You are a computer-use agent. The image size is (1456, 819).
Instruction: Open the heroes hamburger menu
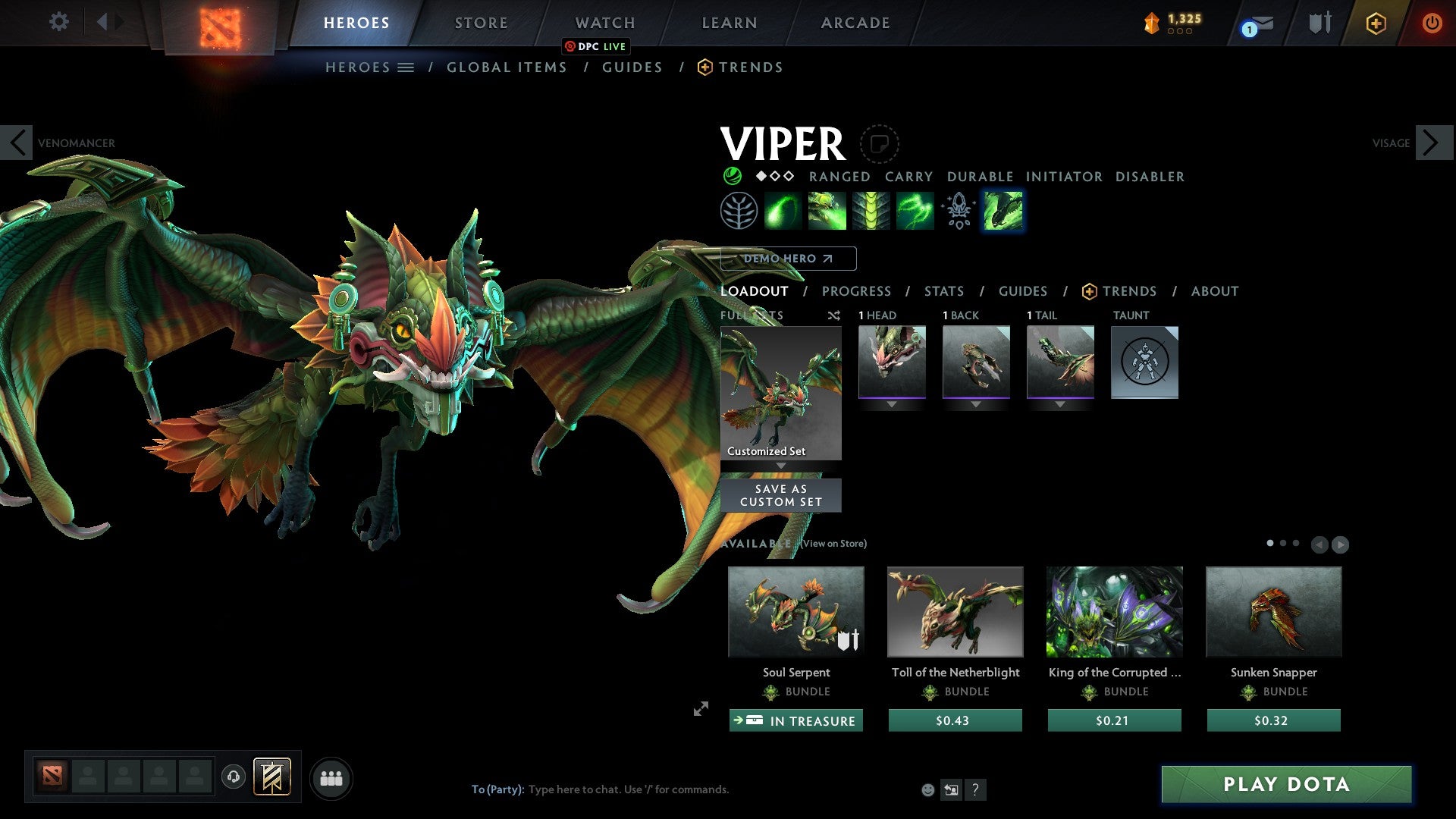pyautogui.click(x=406, y=67)
